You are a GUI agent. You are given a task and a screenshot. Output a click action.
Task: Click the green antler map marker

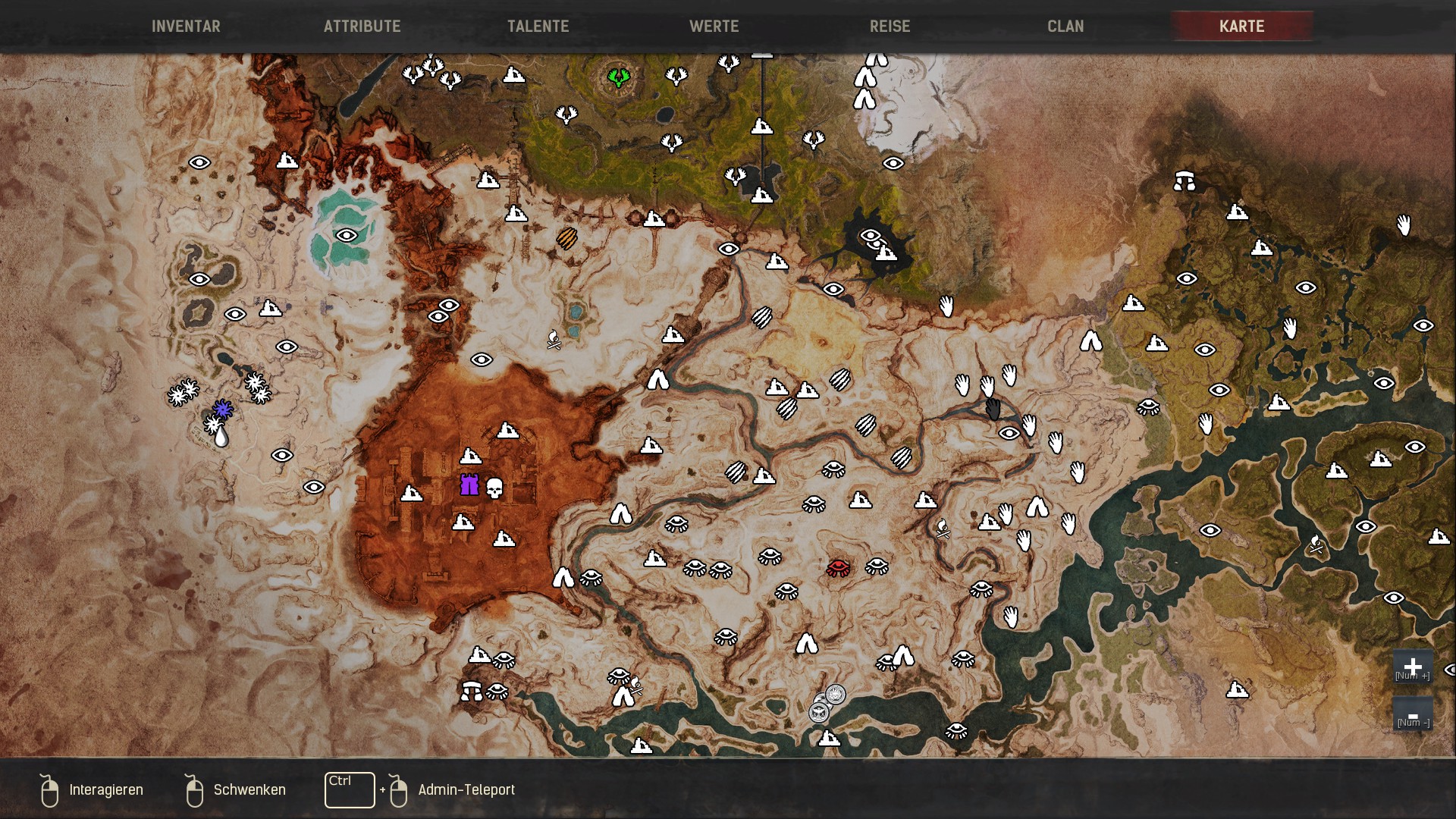[x=619, y=77]
